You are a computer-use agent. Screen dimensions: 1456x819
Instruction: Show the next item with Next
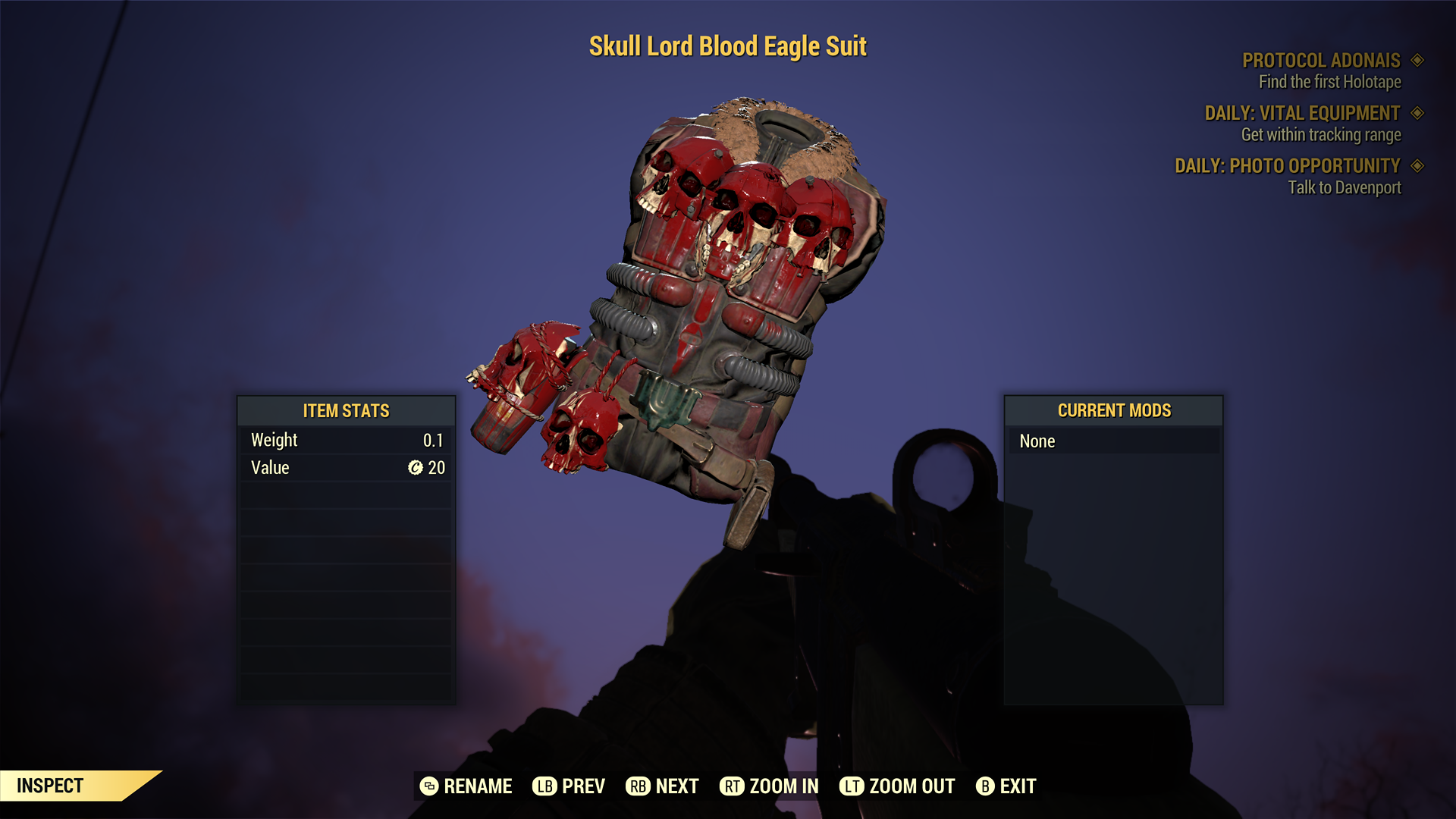click(662, 786)
